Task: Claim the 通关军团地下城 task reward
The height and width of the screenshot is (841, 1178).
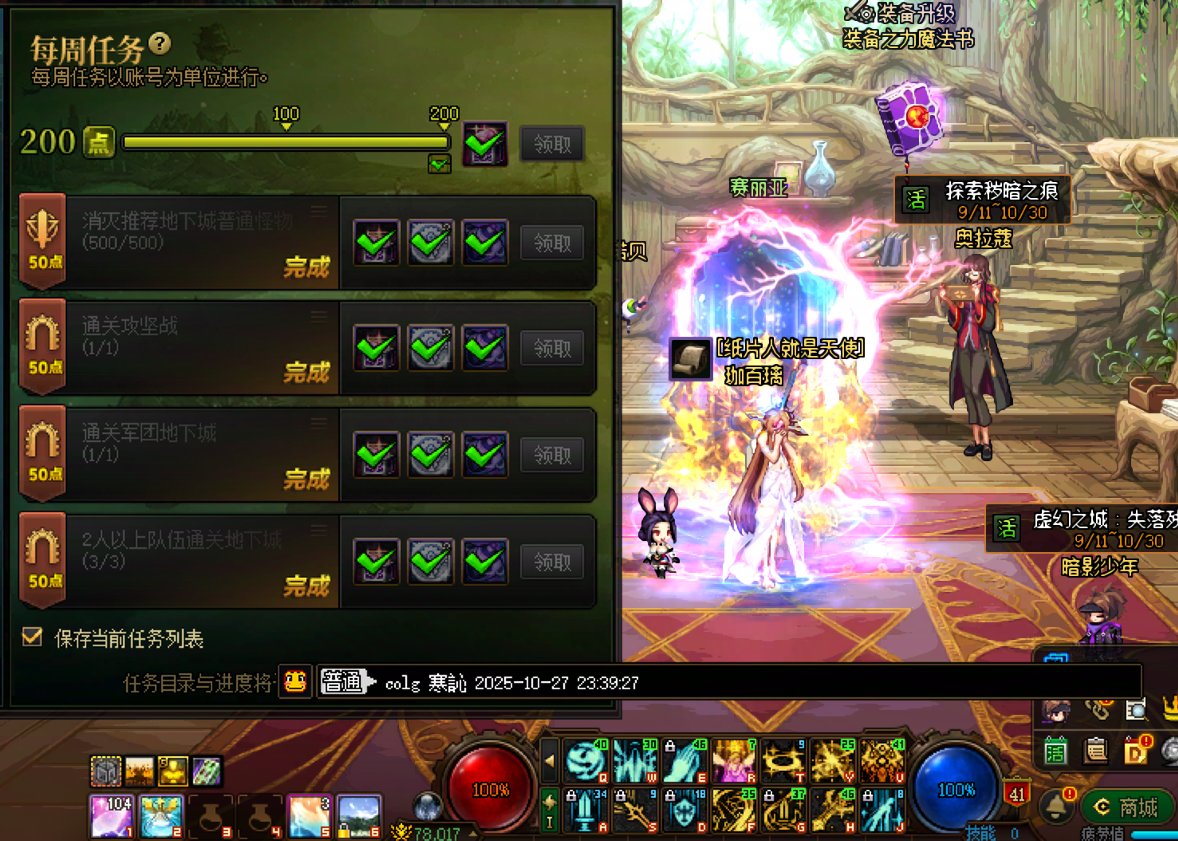Action: coord(552,455)
